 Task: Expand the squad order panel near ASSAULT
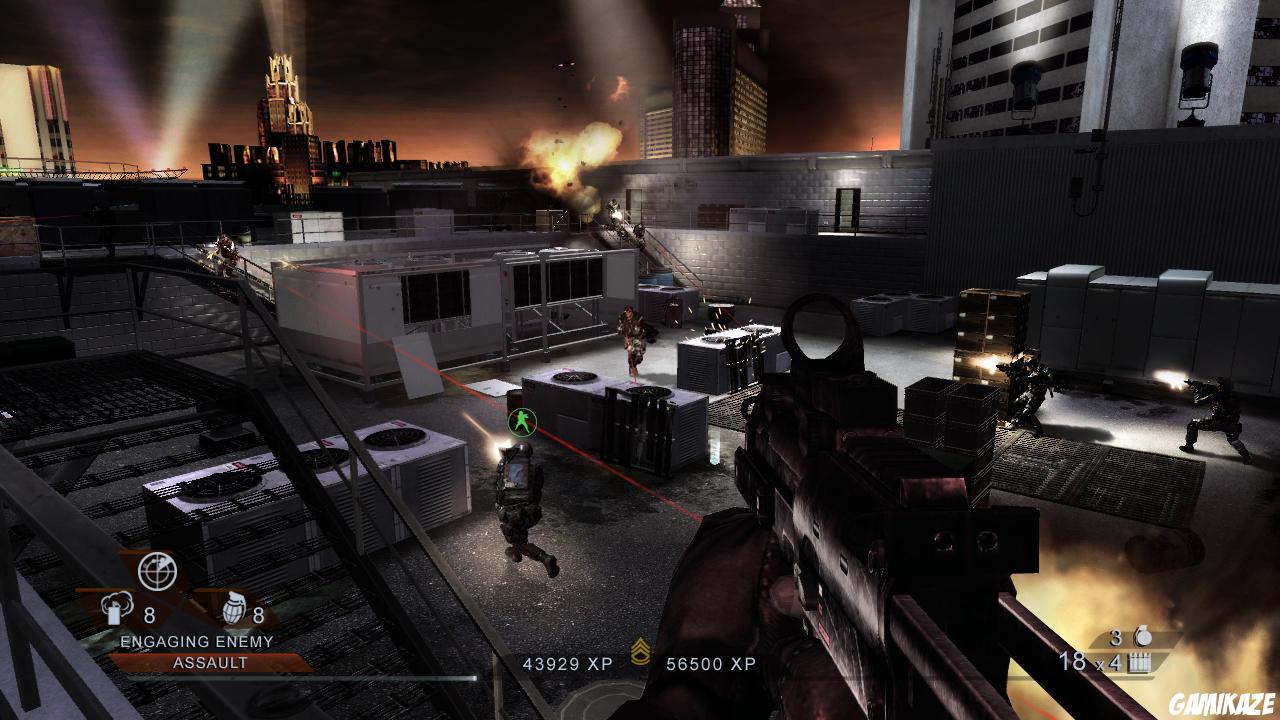[x=211, y=661]
